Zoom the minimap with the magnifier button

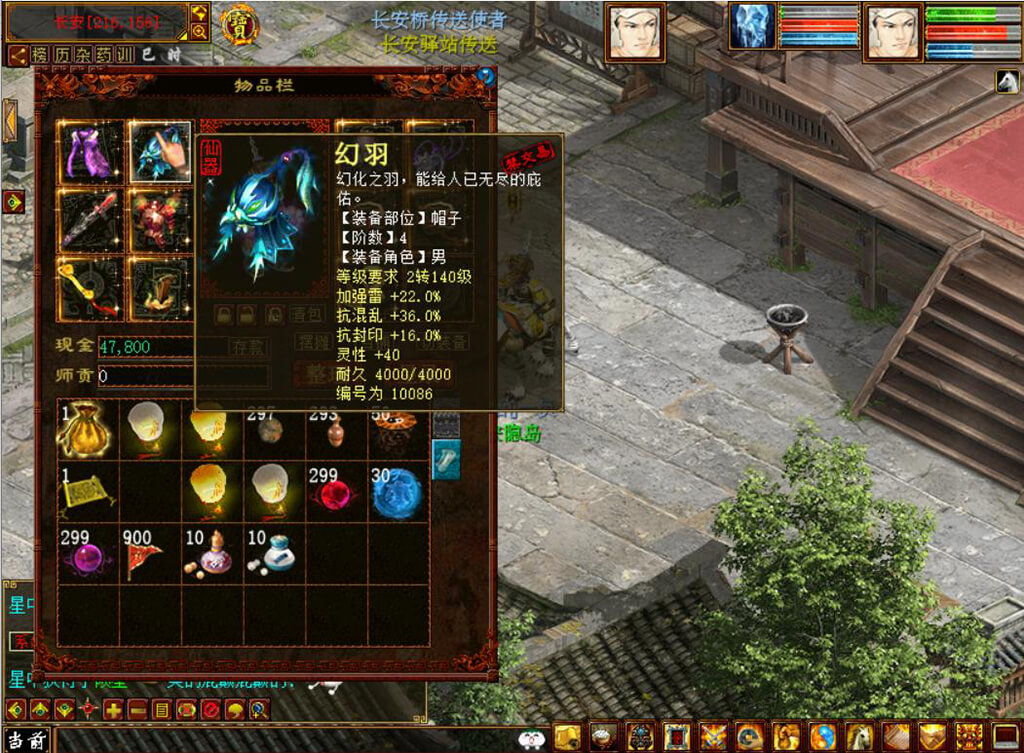(x=199, y=32)
